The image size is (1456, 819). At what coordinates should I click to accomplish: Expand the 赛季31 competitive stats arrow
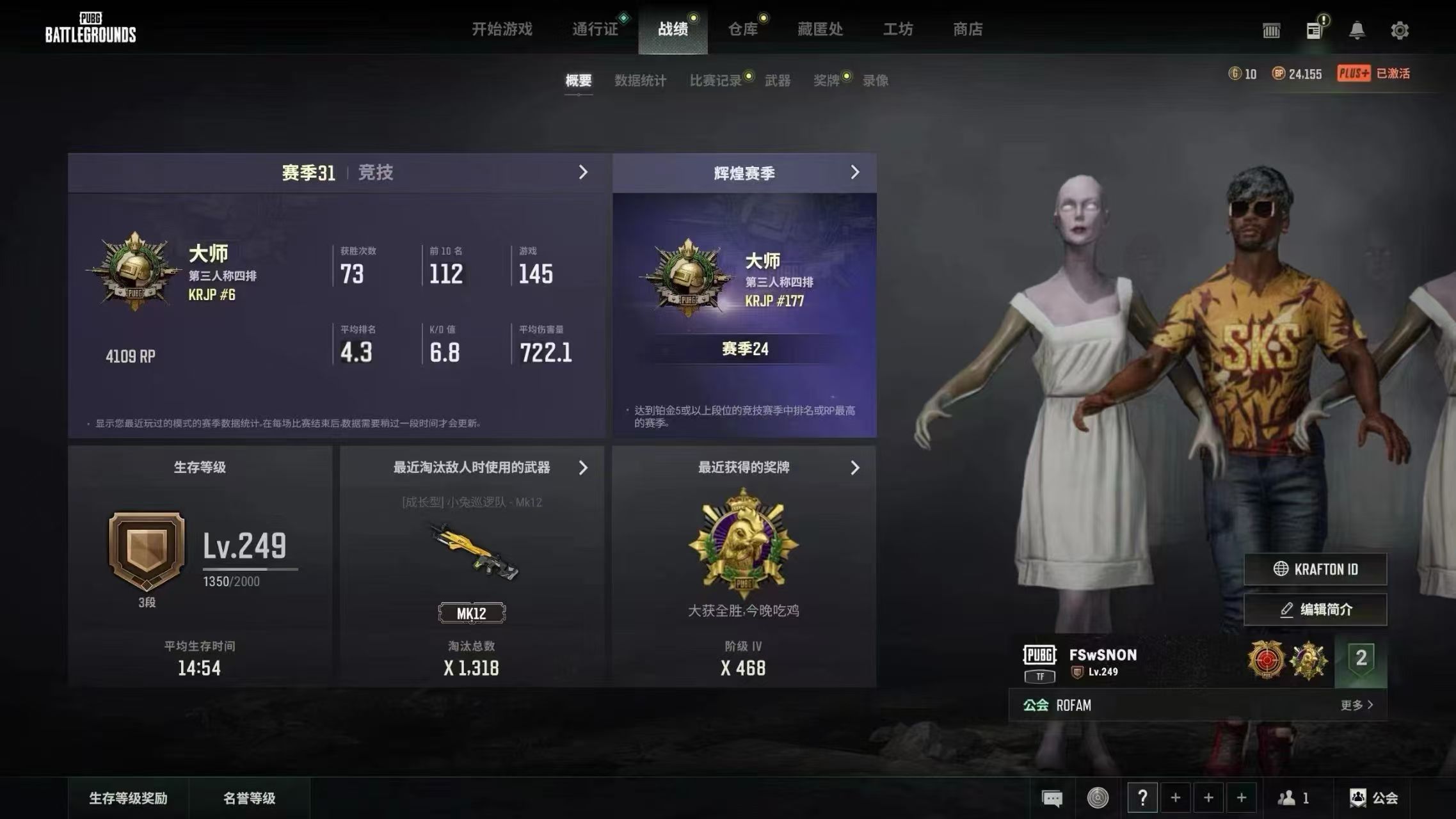[583, 172]
